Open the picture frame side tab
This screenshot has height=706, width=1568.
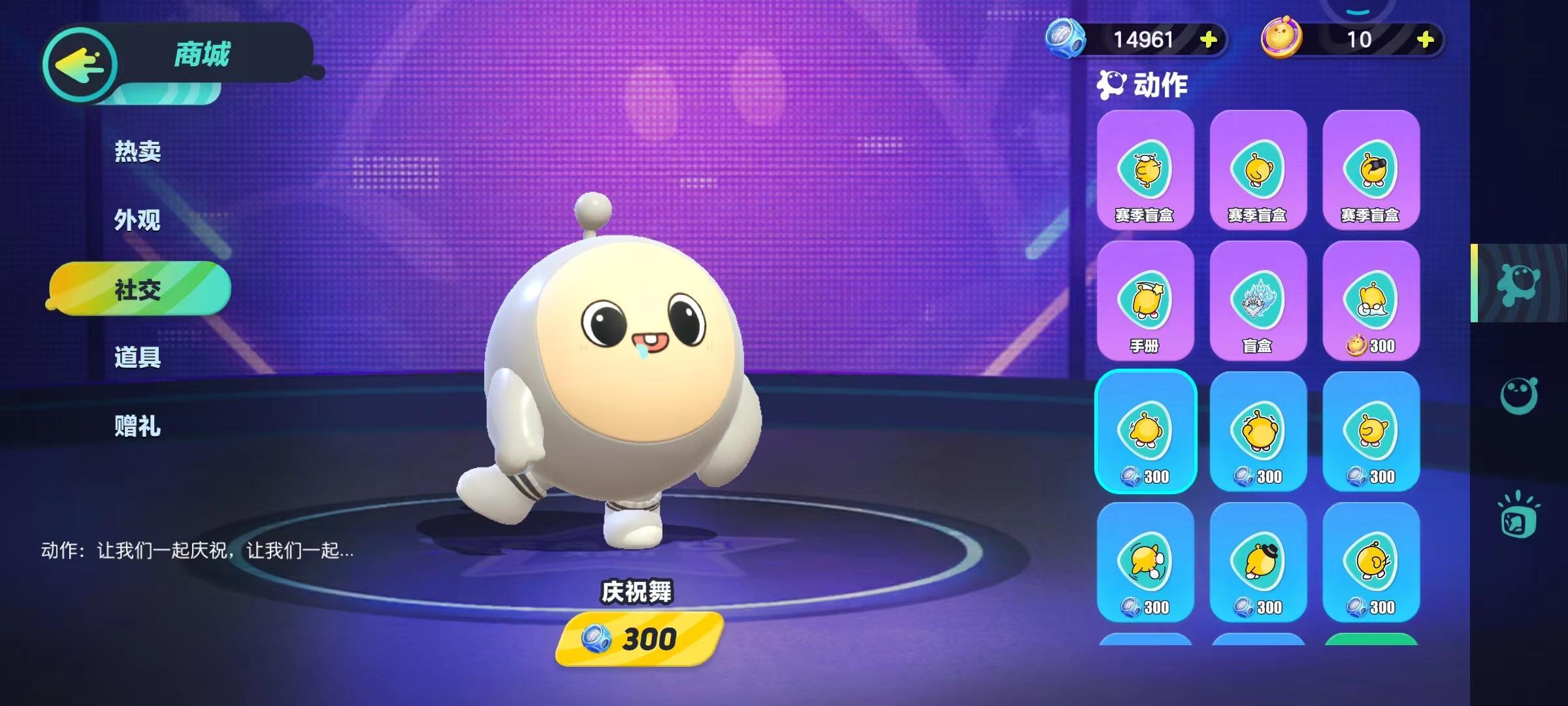pyautogui.click(x=1518, y=516)
